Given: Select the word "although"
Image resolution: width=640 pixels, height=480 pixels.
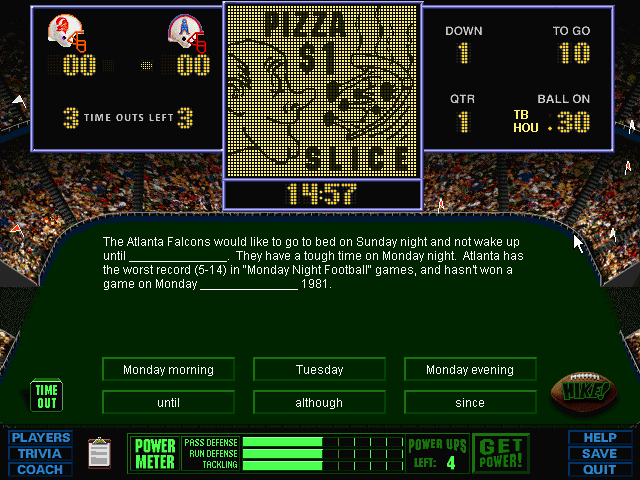Looking at the screenshot, I should (x=319, y=403).
